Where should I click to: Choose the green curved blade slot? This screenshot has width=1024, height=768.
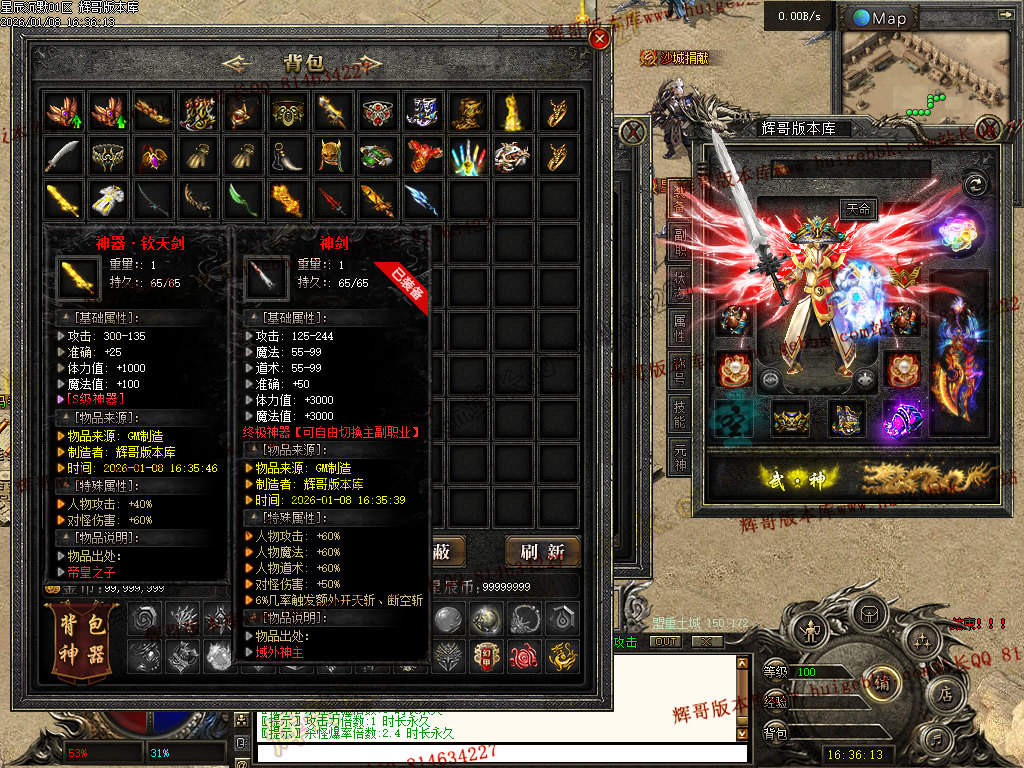click(243, 200)
